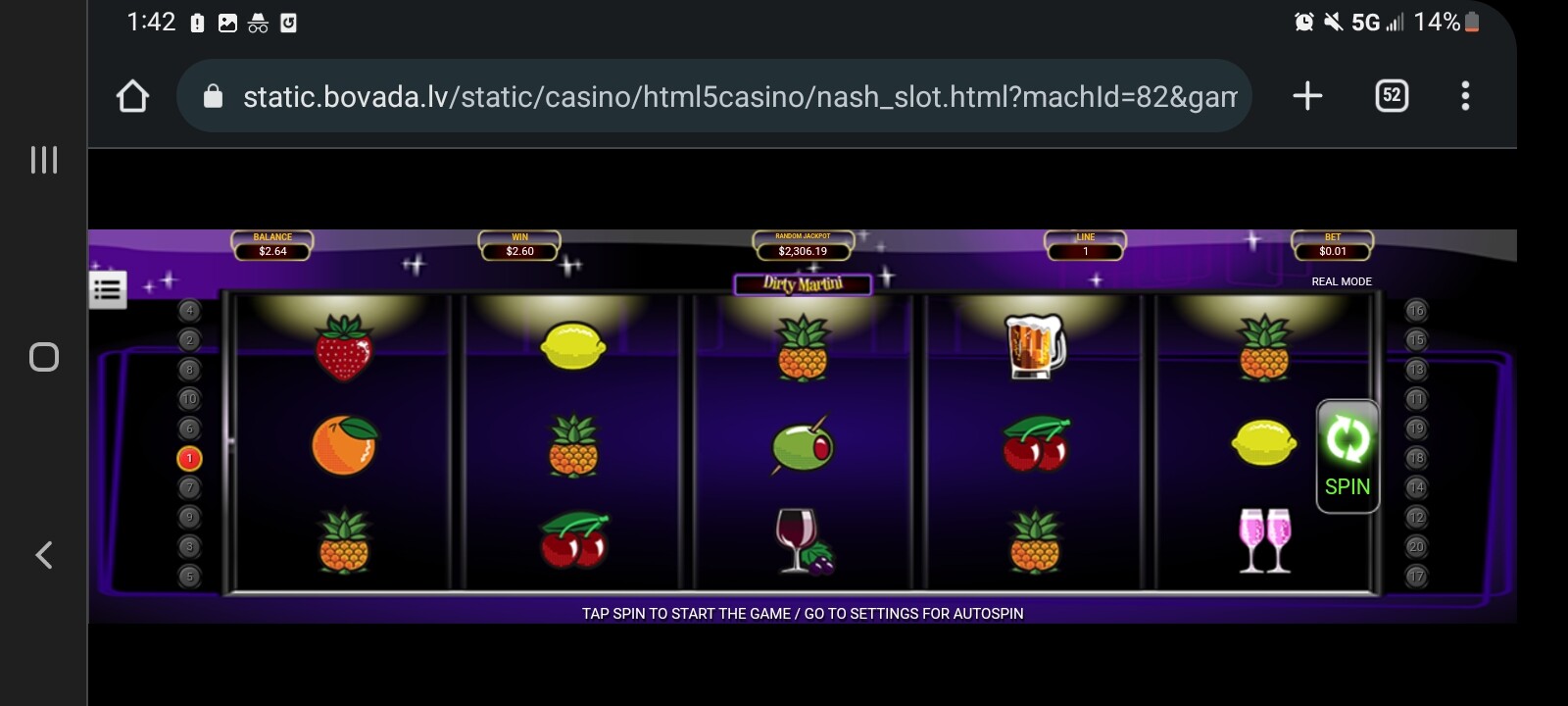This screenshot has width=1568, height=706.
Task: Pick payline number 5
Action: coord(189,576)
